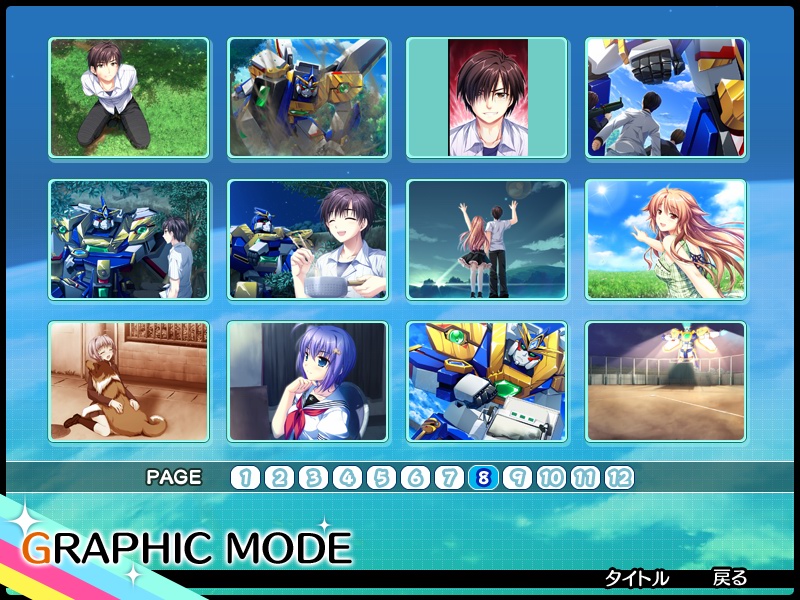Select the couple waving at night thumbnail
This screenshot has height=600, width=800.
tap(487, 240)
